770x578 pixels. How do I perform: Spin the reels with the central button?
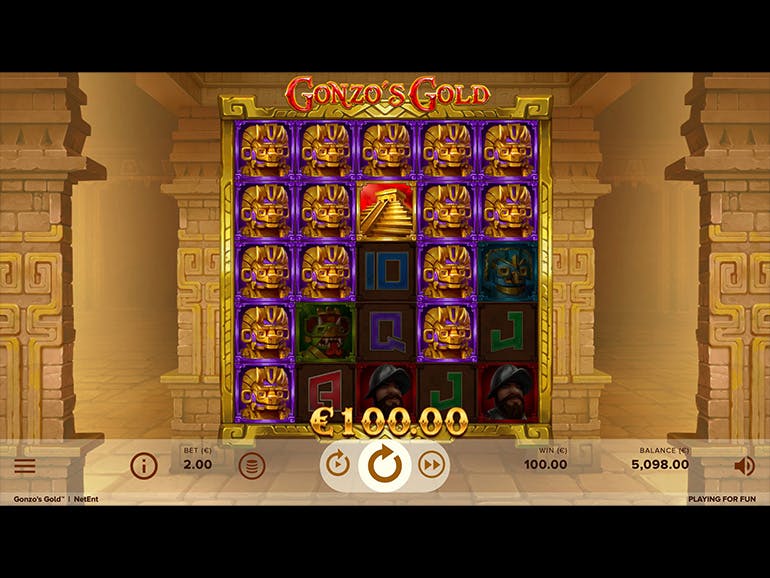point(384,464)
